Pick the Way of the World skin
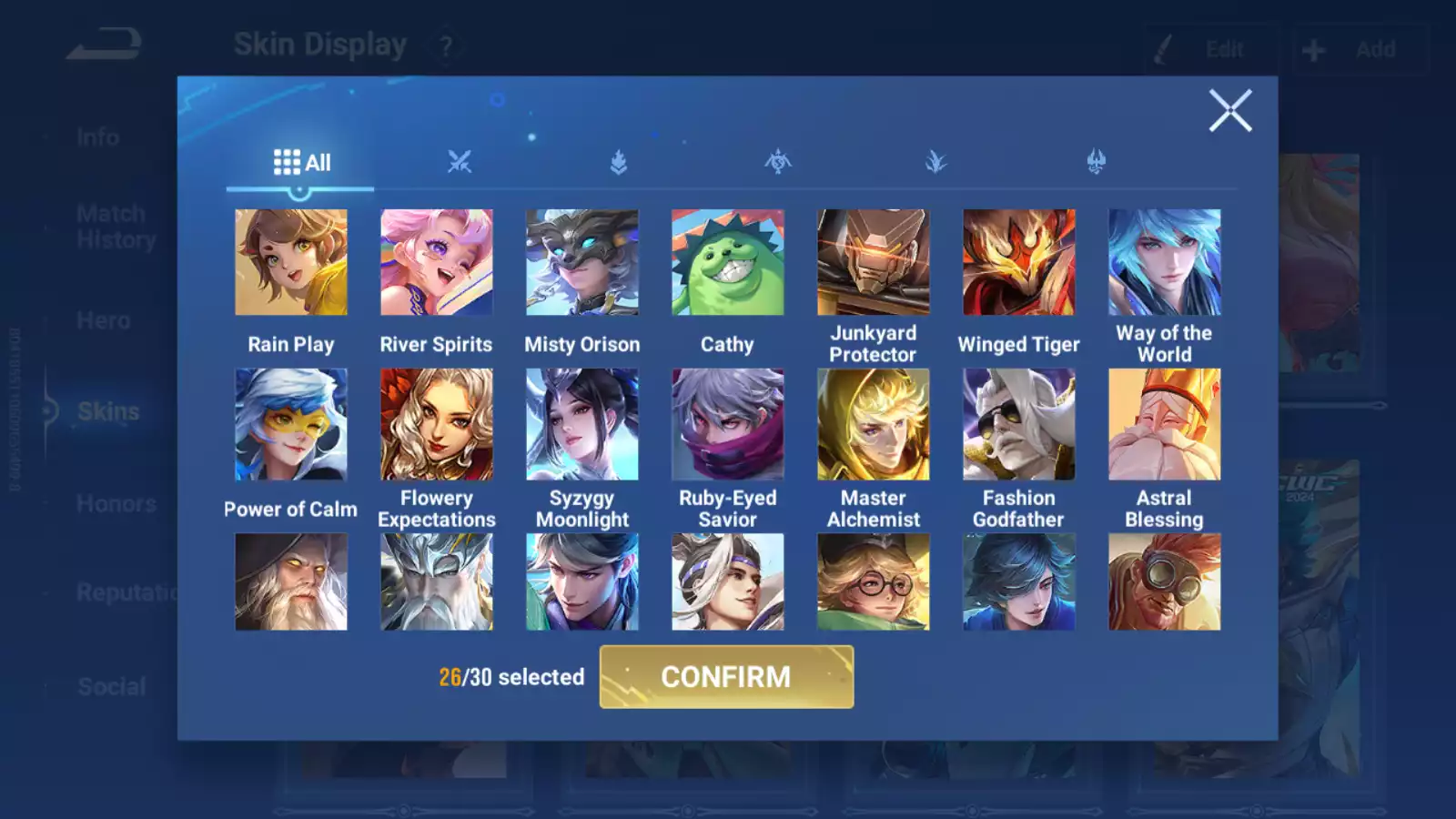The width and height of the screenshot is (1456, 819). click(1164, 263)
